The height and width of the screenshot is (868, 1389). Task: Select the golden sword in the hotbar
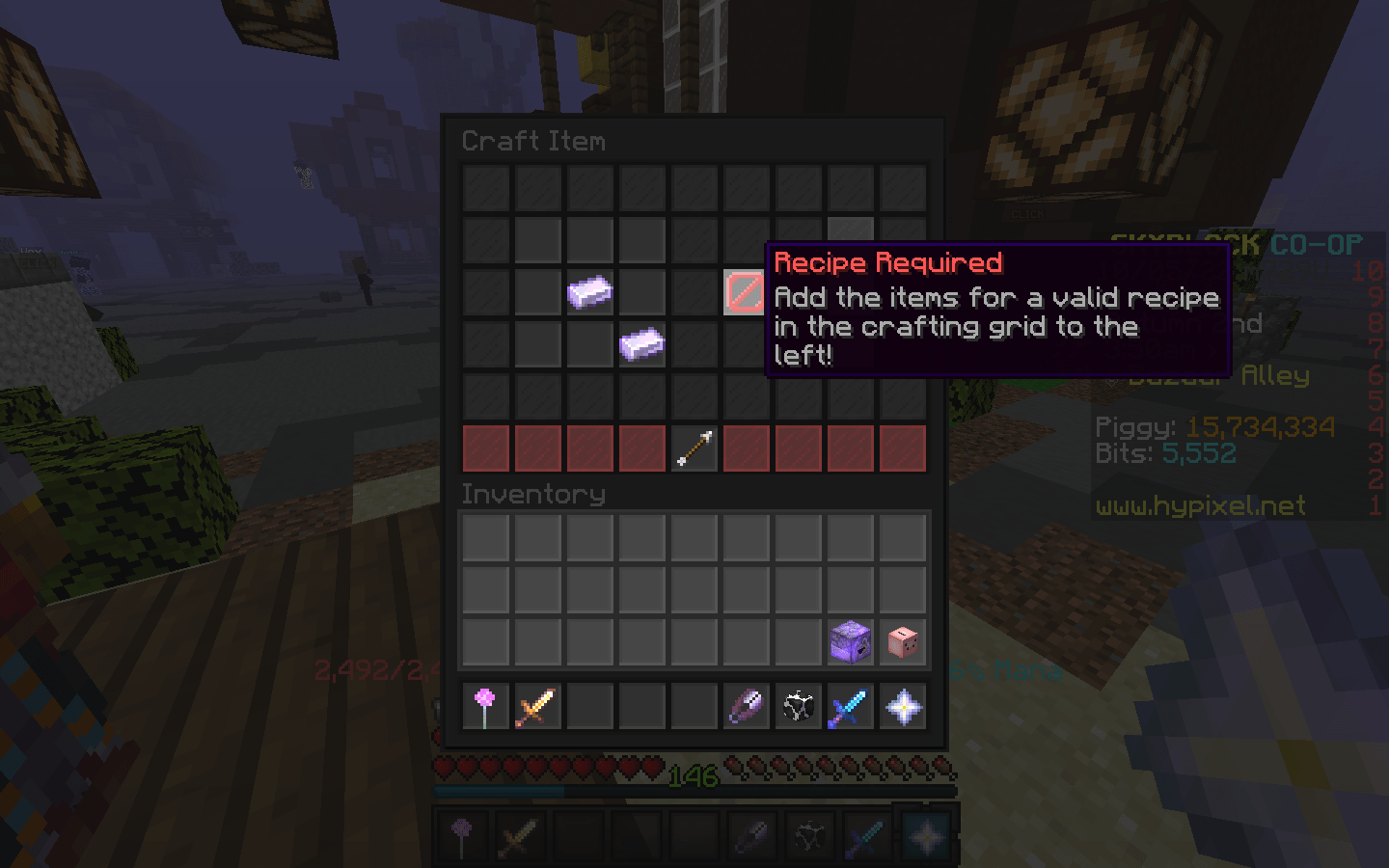point(537,707)
